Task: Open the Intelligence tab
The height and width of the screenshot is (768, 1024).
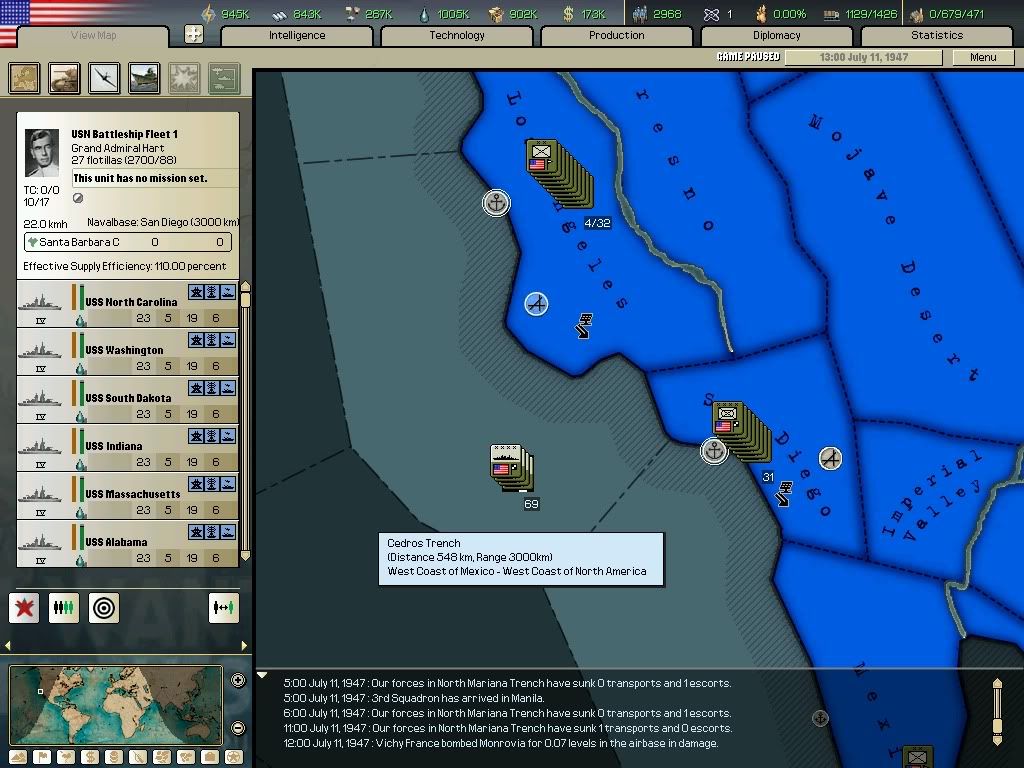Action: pyautogui.click(x=297, y=36)
